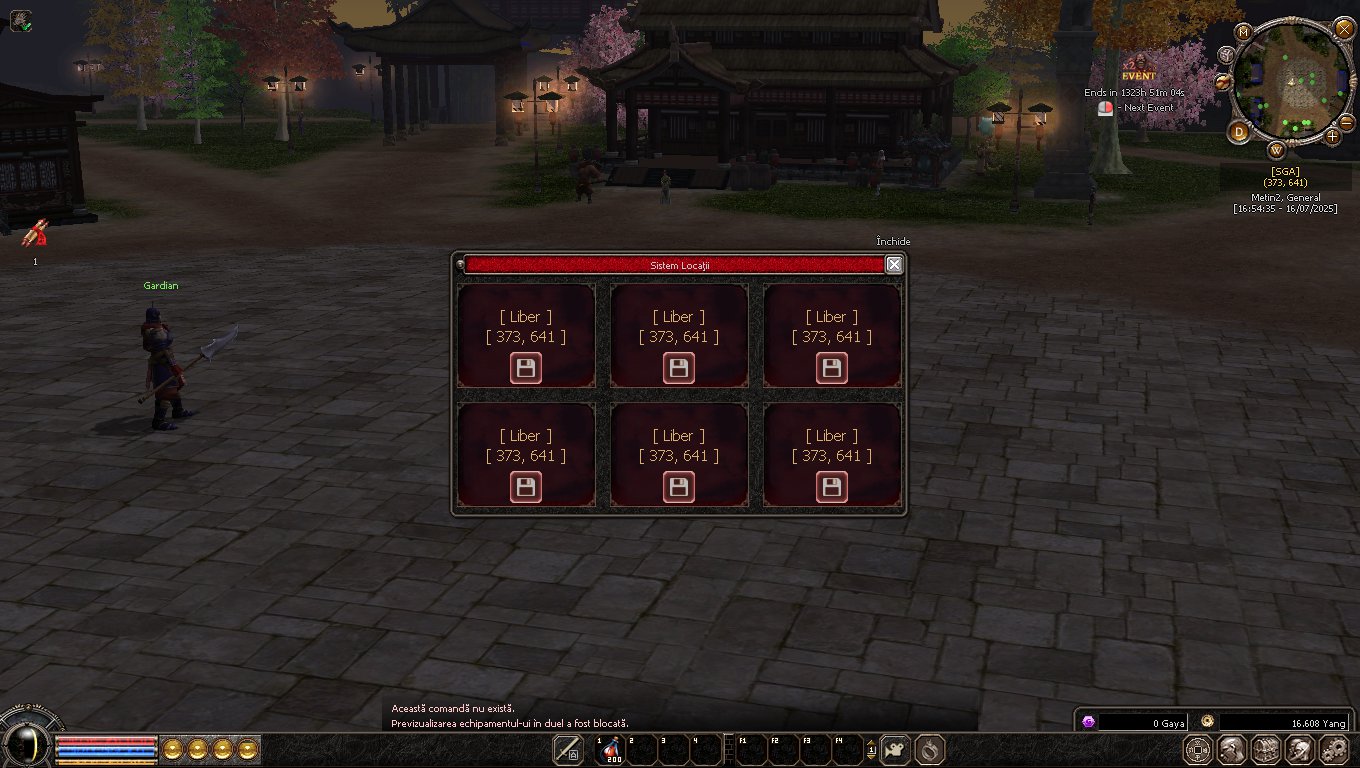Open settings with the gears icon
Image resolution: width=1360 pixels, height=768 pixels.
(x=1334, y=749)
